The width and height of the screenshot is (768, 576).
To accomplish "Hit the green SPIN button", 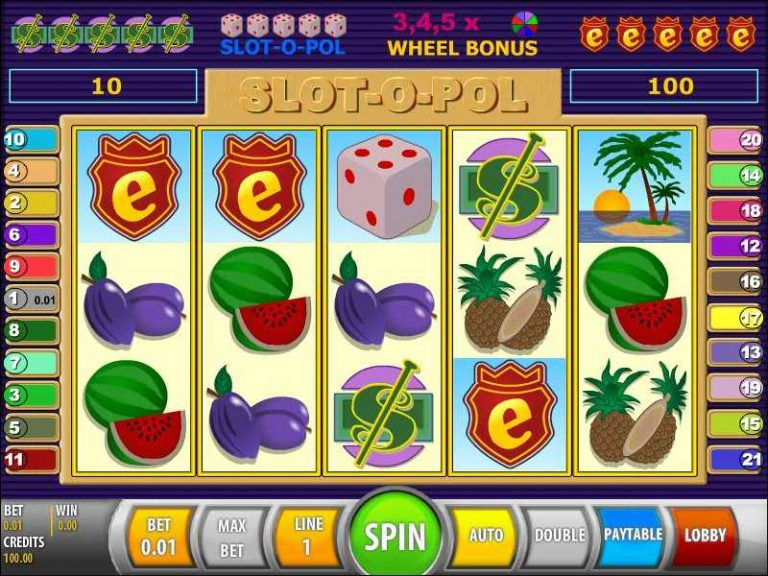I will [394, 535].
